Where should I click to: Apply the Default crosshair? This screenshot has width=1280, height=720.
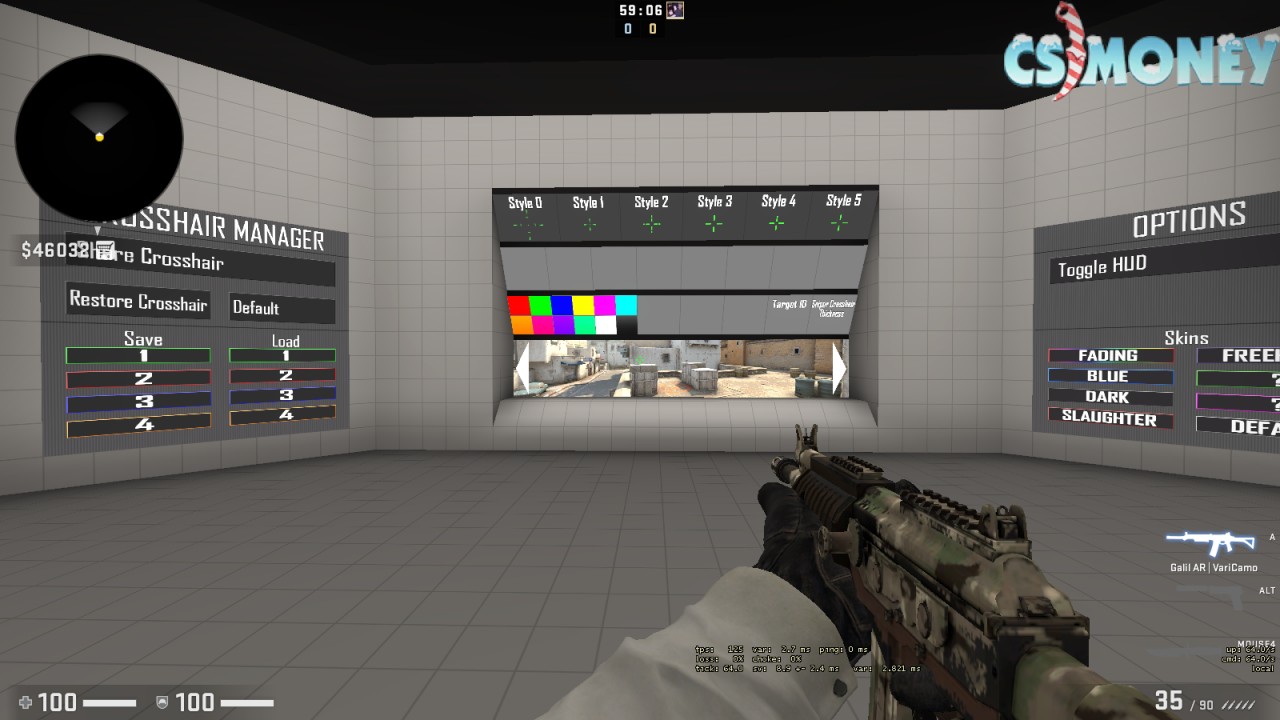(282, 308)
